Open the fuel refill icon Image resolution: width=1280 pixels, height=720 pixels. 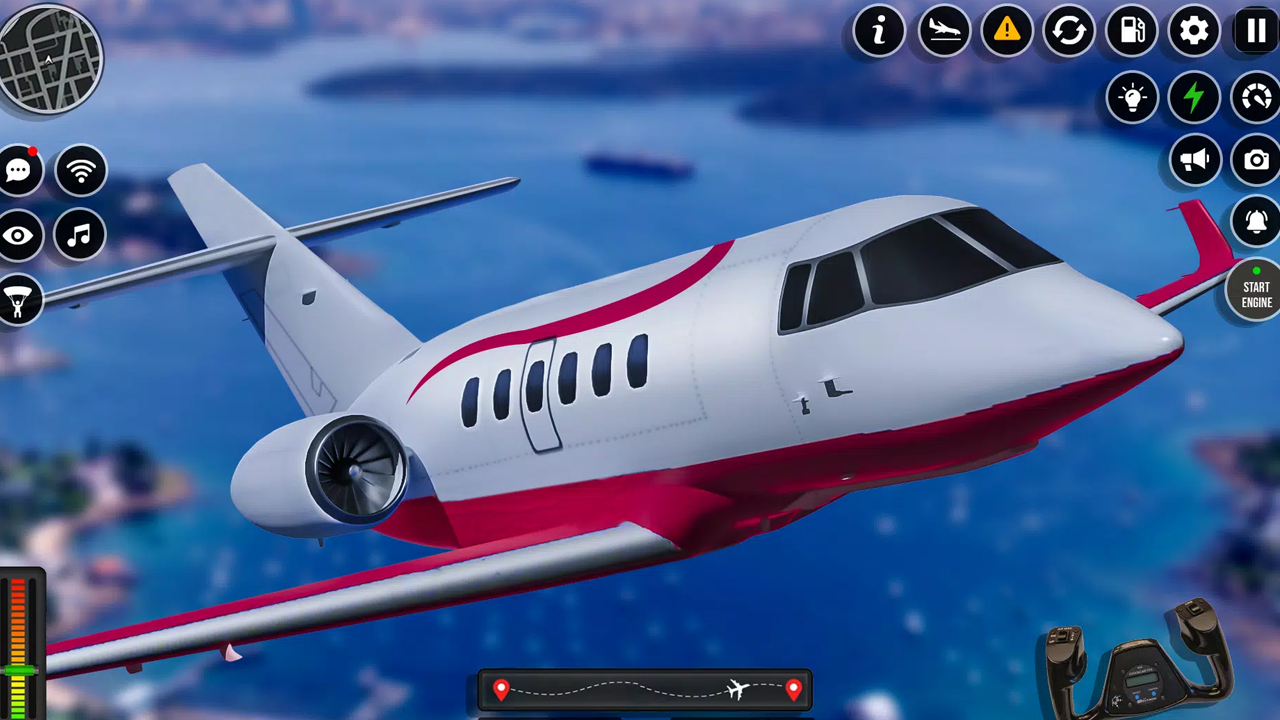1132,31
